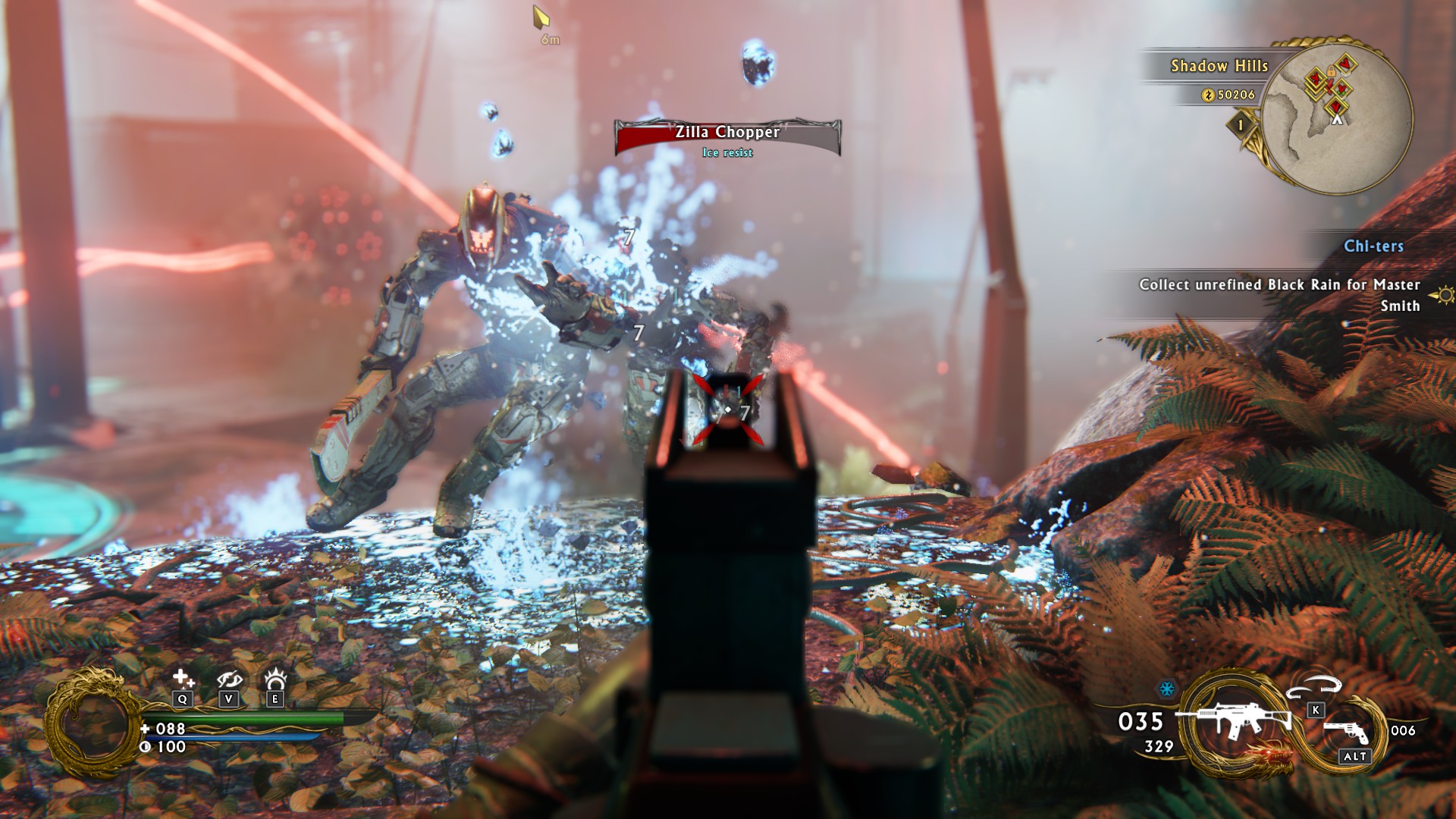Trigger the spiked-ring burst ability icon
This screenshot has width=1456, height=819.
pyautogui.click(x=275, y=678)
